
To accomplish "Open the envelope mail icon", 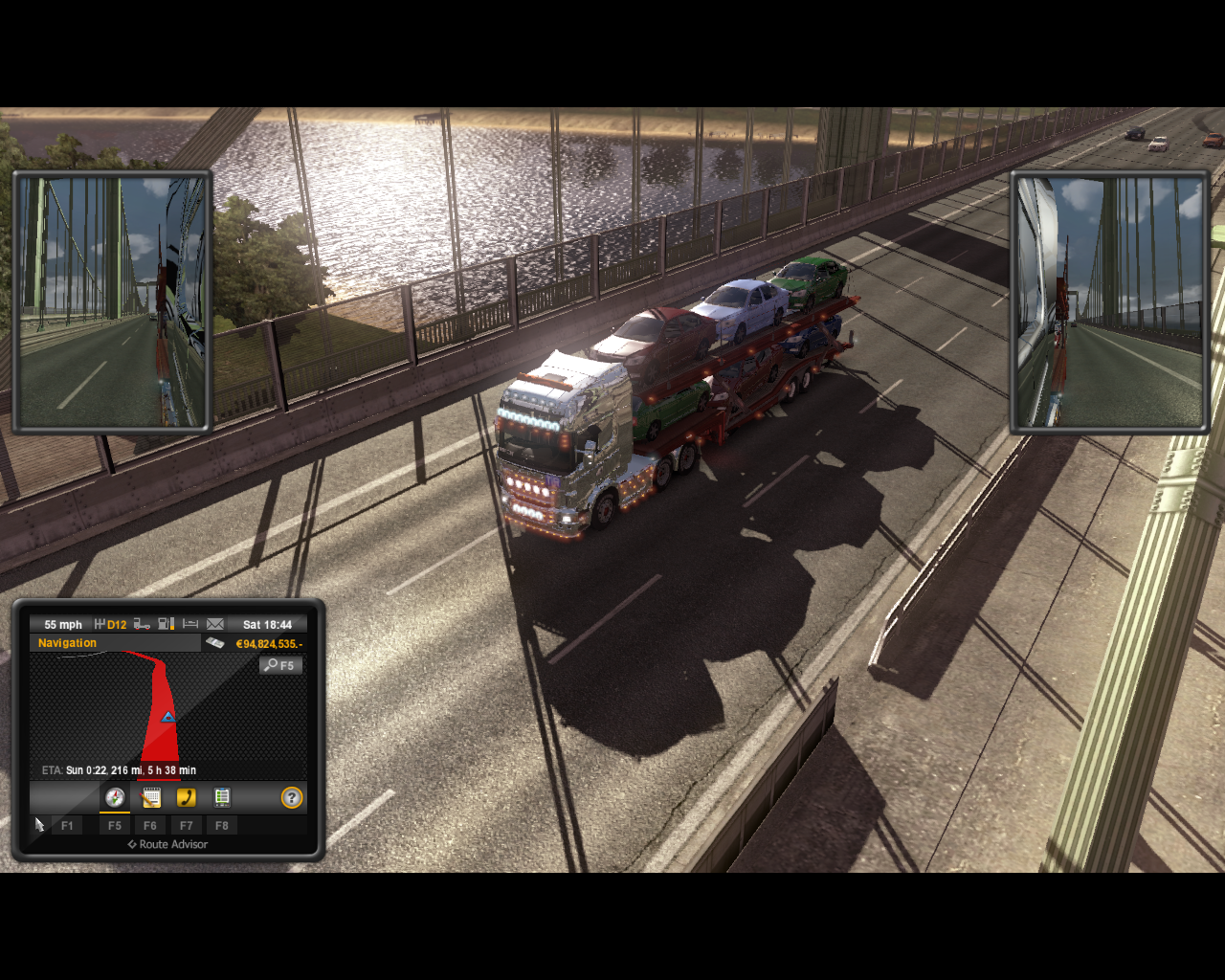I will pyautogui.click(x=215, y=624).
